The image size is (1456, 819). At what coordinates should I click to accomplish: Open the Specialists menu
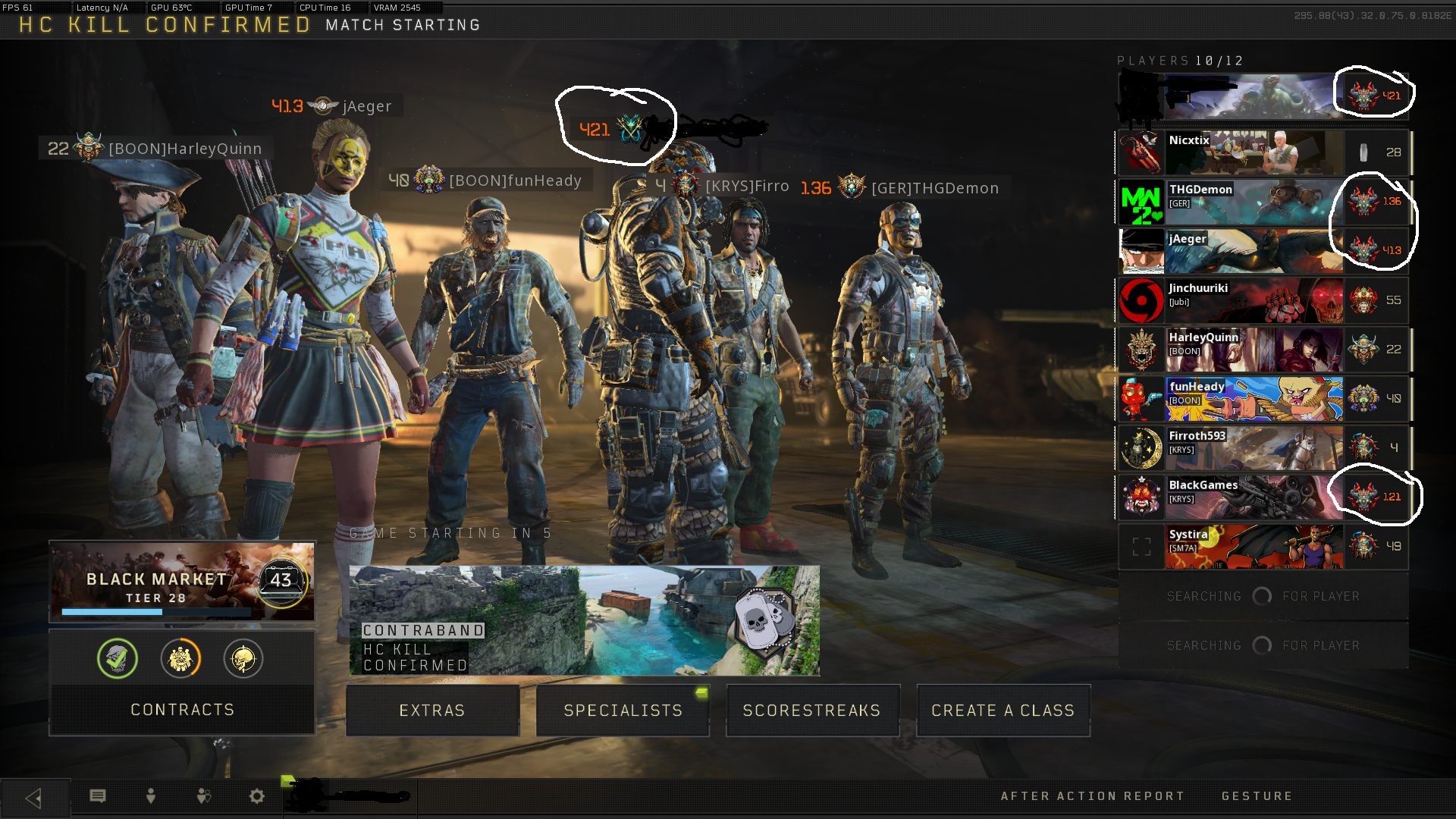click(x=623, y=711)
